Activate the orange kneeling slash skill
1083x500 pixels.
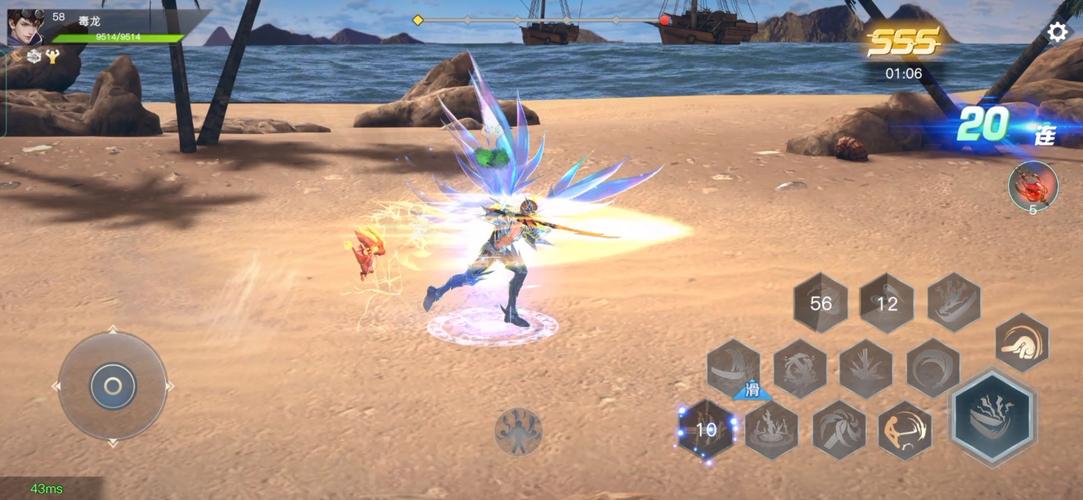coord(905,430)
